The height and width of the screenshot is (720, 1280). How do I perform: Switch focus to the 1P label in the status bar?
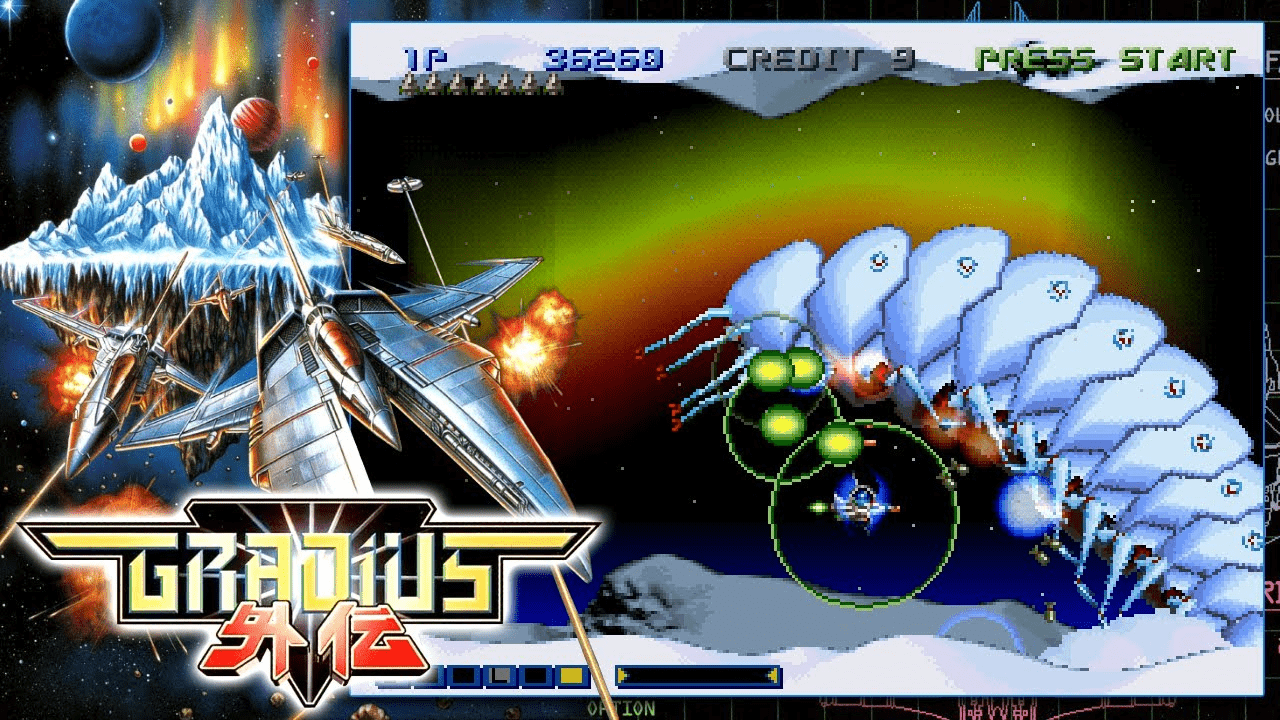coord(413,58)
